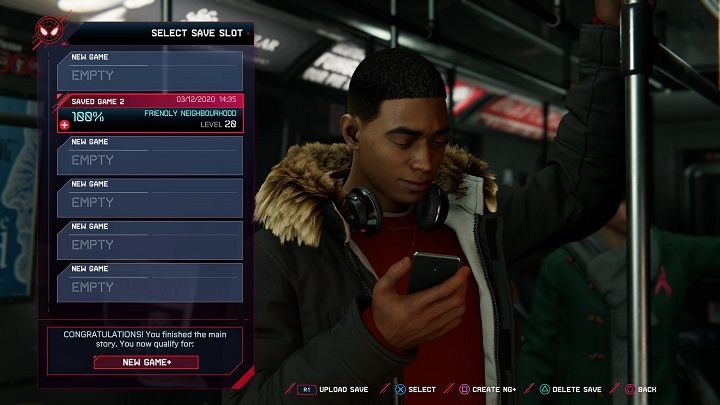The image size is (720, 405).
Task: Select the Saved Game 2 slot
Action: (x=150, y=113)
